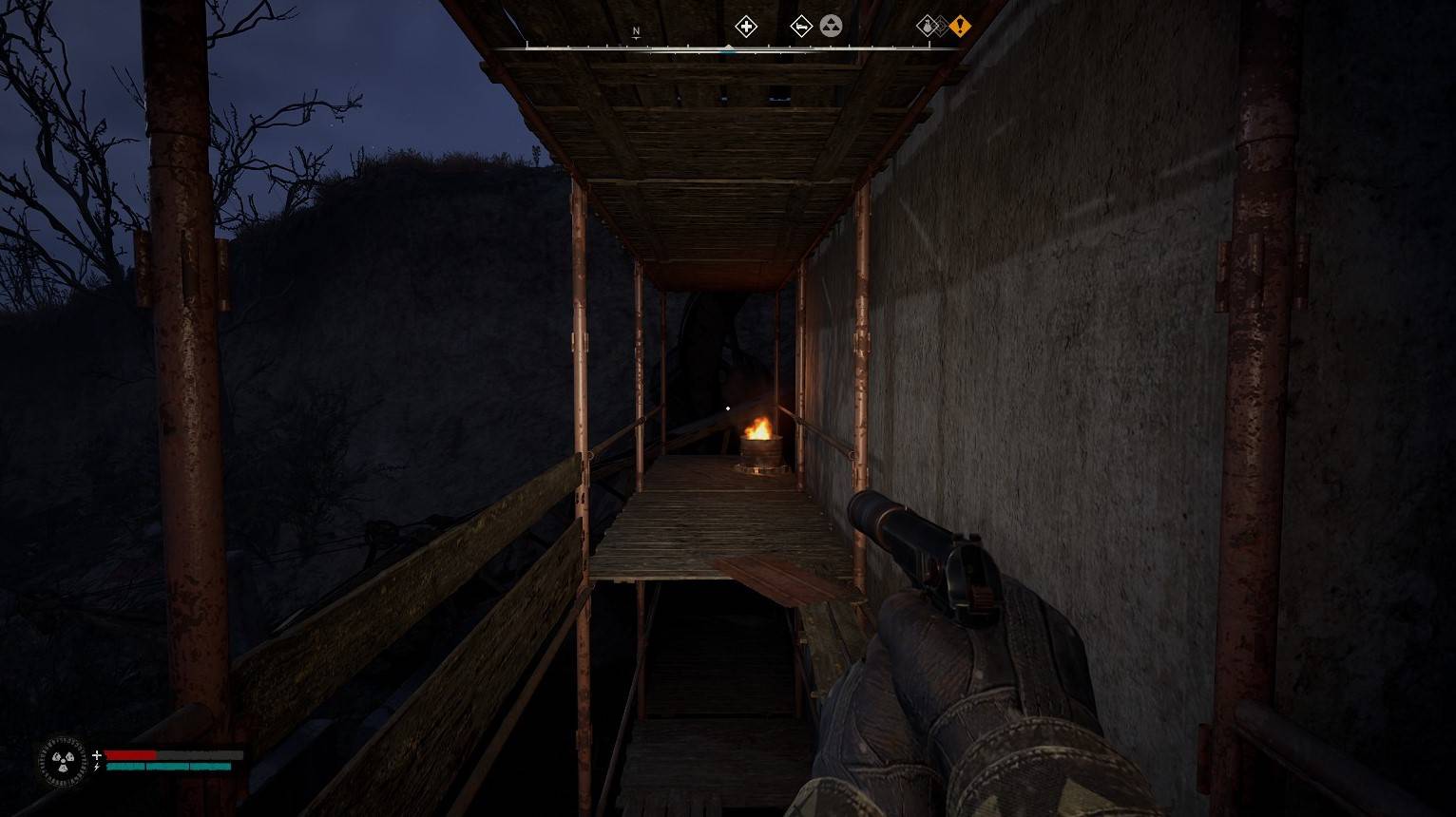Click the flask compass marker

click(928, 27)
